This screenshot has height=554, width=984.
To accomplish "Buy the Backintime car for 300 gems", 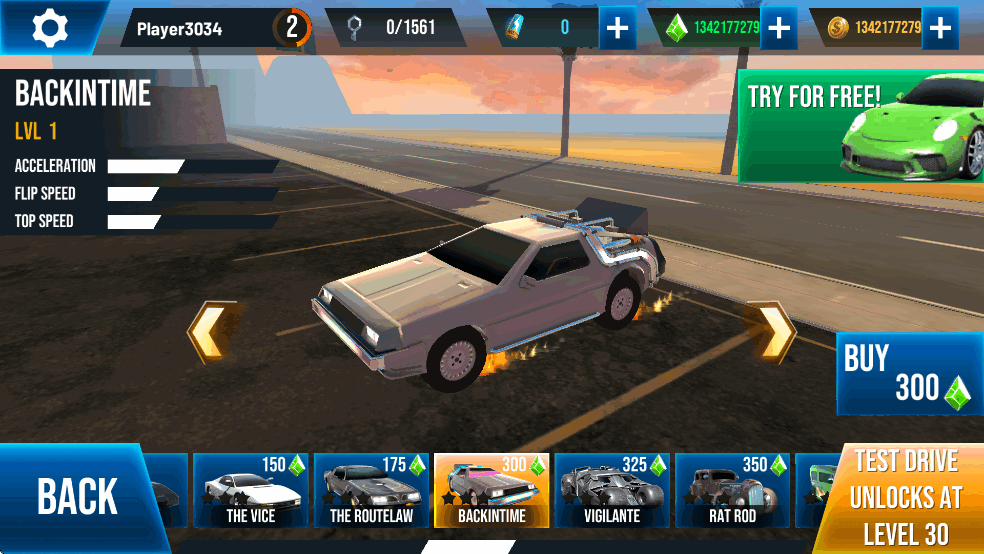I will point(907,374).
